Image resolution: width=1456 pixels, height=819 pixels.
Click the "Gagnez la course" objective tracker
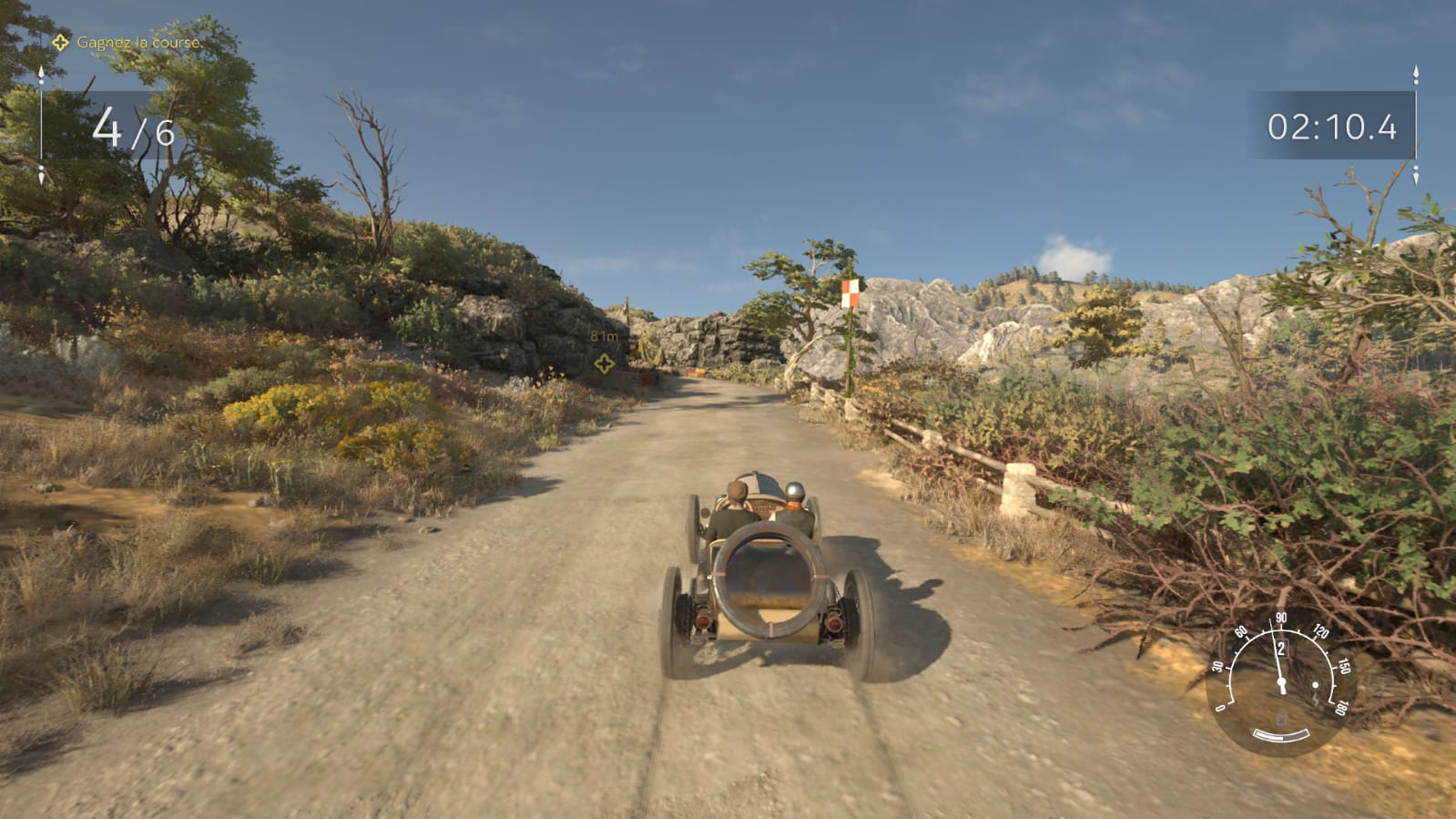click(127, 43)
